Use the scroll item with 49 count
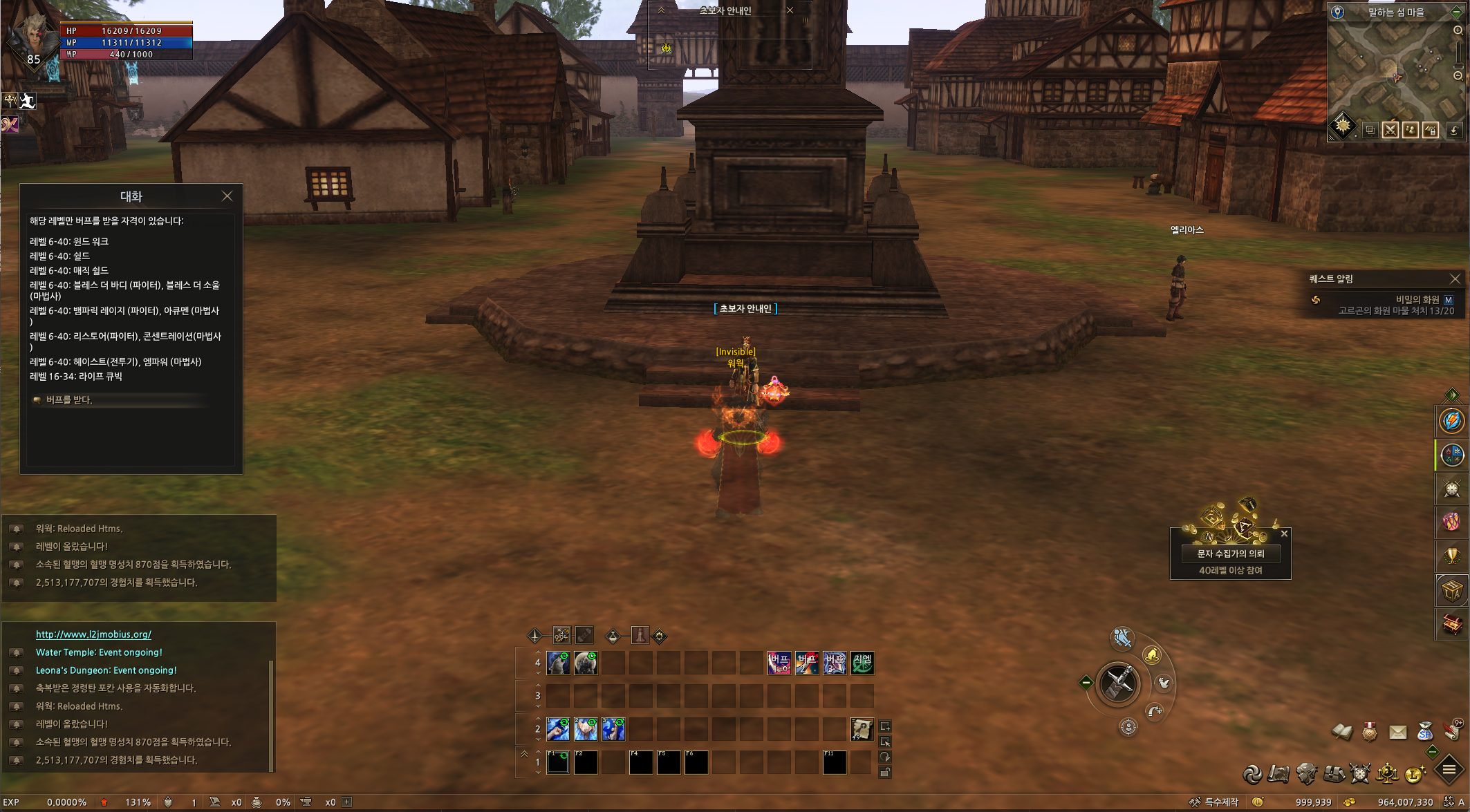1470x812 pixels. coord(862,729)
